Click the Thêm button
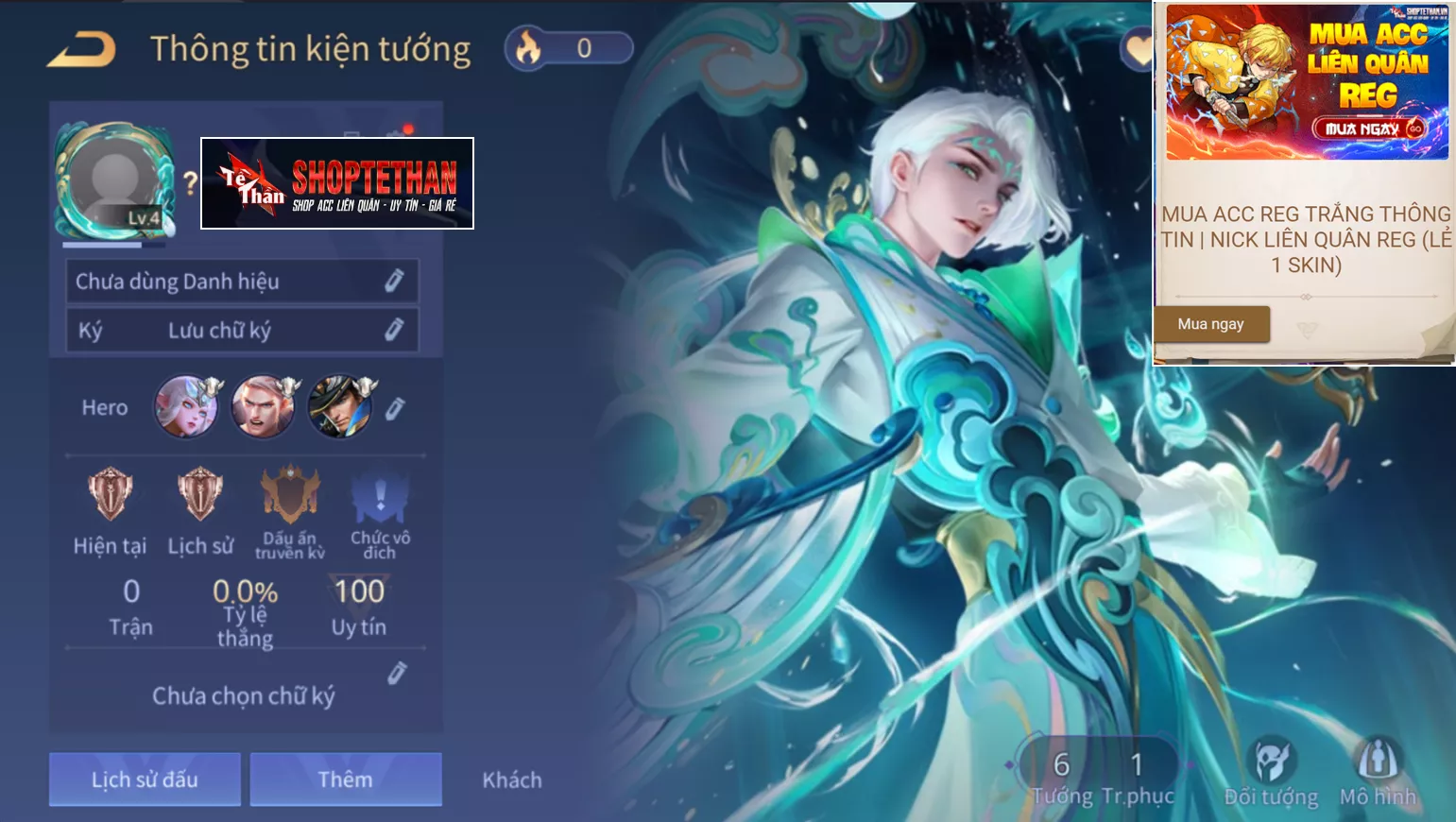 (345, 779)
